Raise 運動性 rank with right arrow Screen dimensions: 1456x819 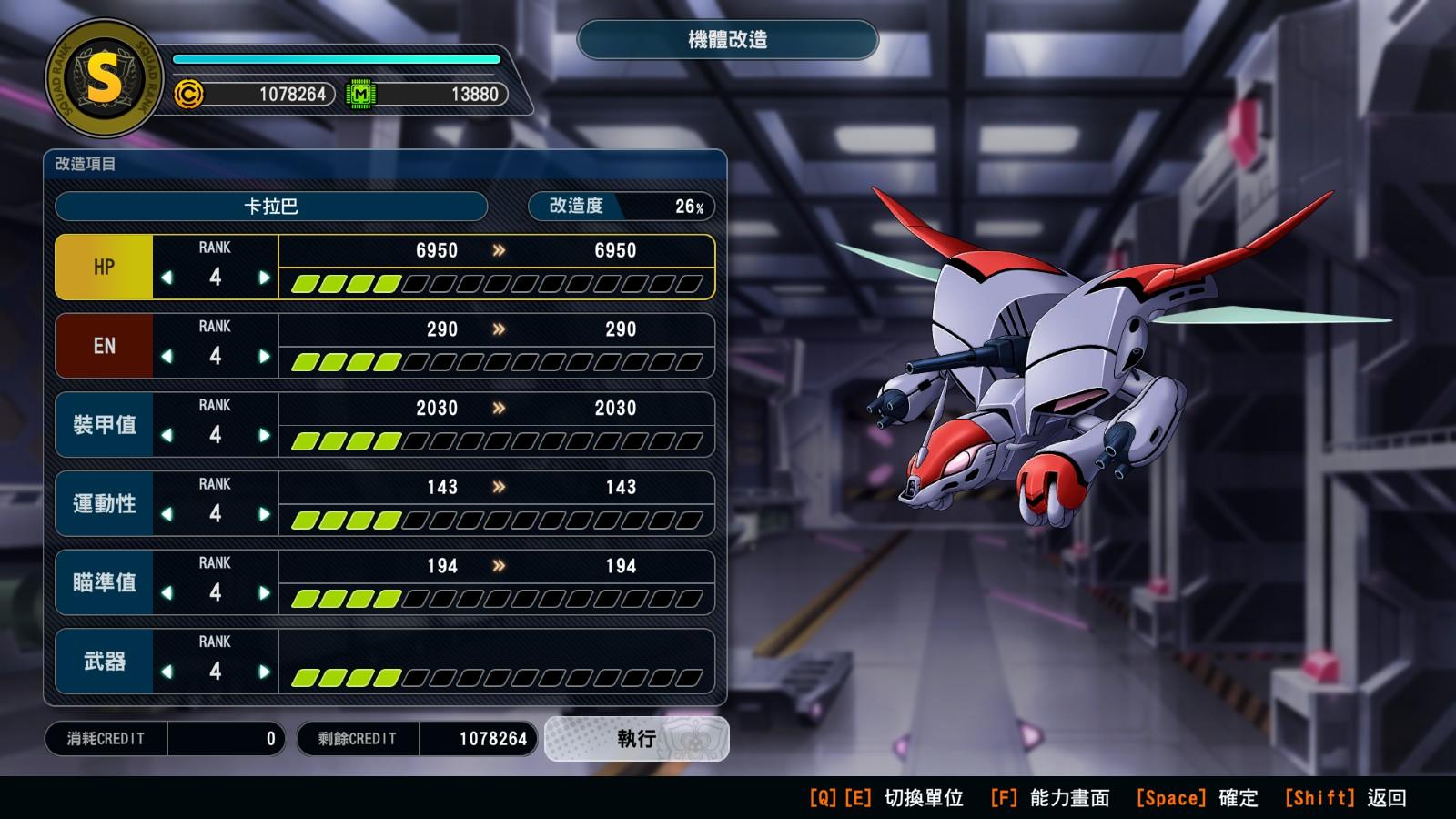pos(264,514)
